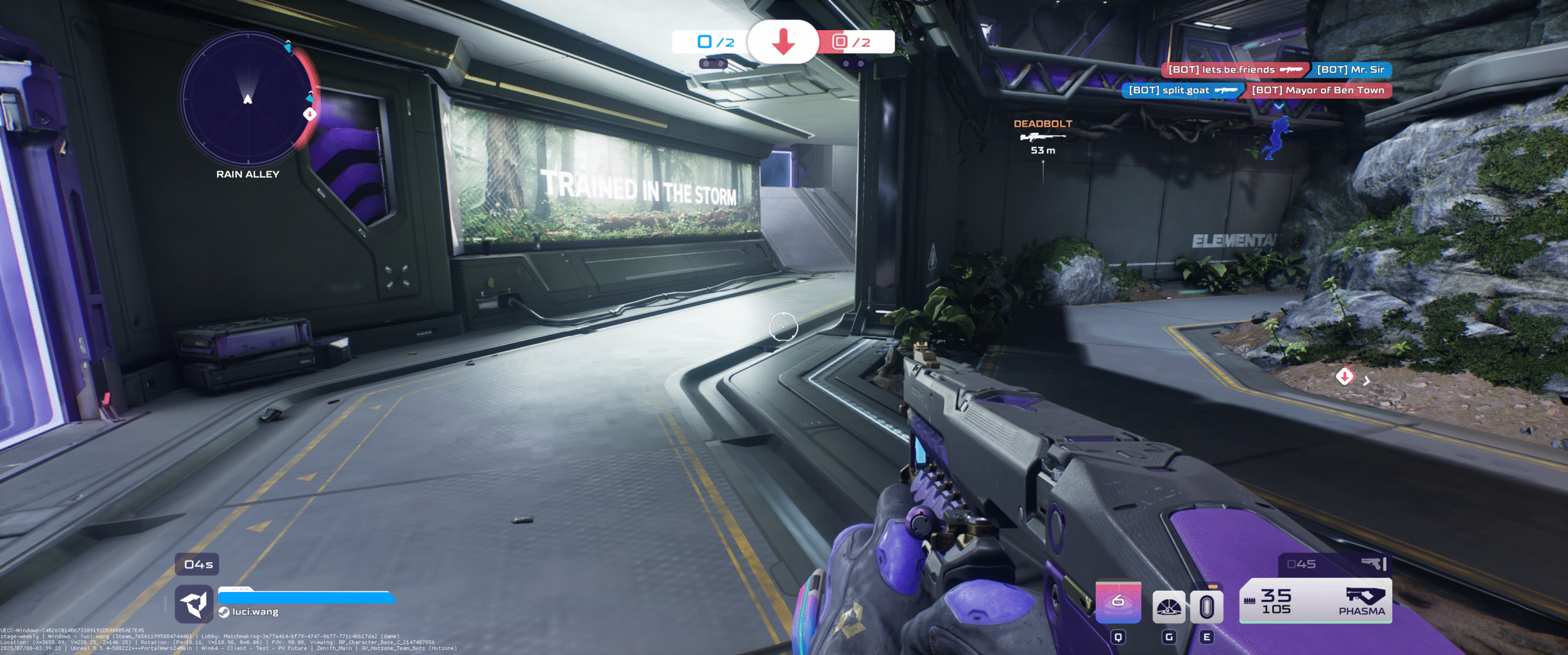The width and height of the screenshot is (1568, 655).
Task: Click the lets.be.friends kill feed name tag
Action: tap(1234, 70)
